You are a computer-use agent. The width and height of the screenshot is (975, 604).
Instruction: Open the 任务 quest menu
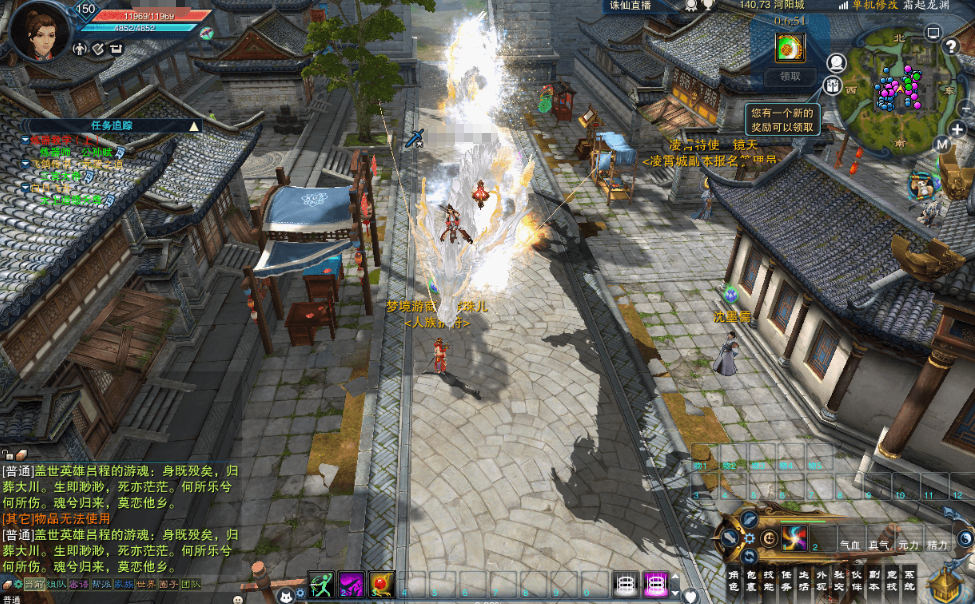[786, 580]
